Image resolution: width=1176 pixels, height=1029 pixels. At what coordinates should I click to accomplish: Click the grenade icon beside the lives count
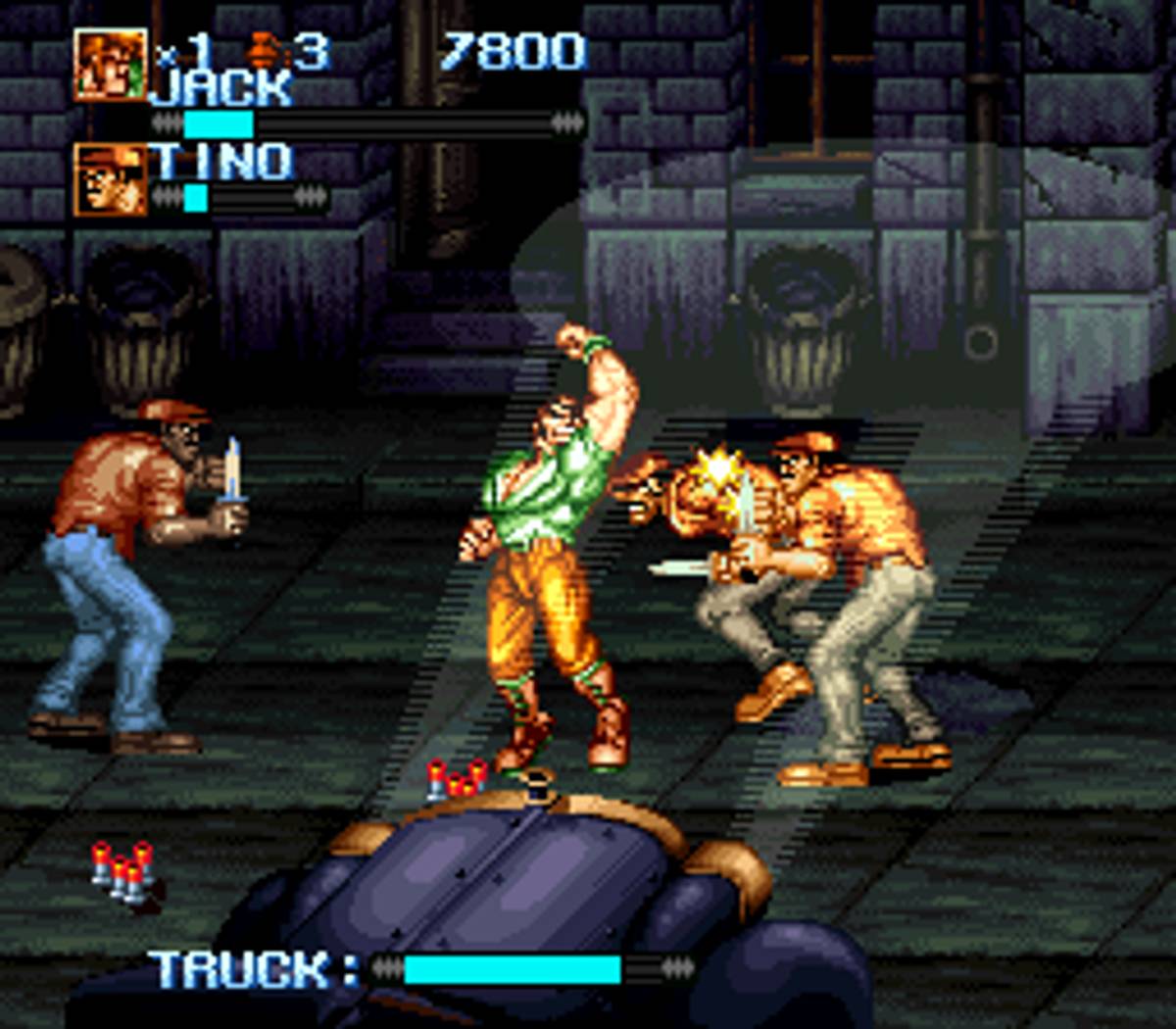265,49
